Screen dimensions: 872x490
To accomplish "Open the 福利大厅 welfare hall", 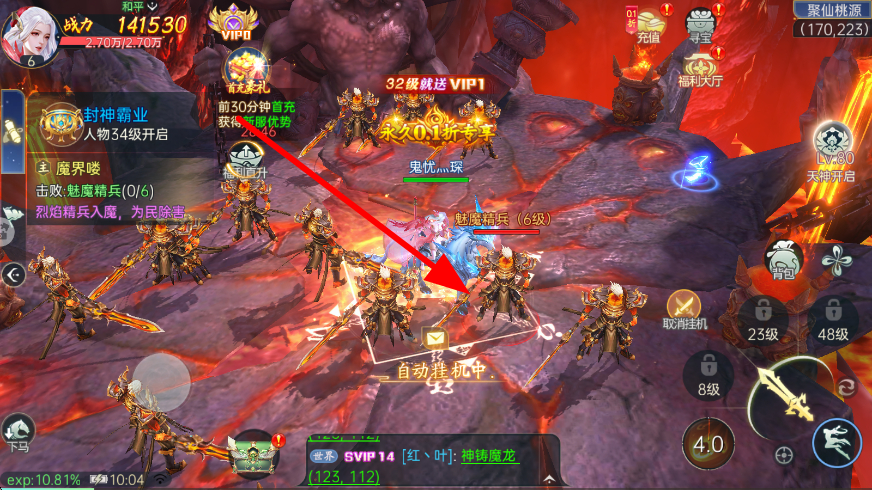I will pyautogui.click(x=700, y=65).
